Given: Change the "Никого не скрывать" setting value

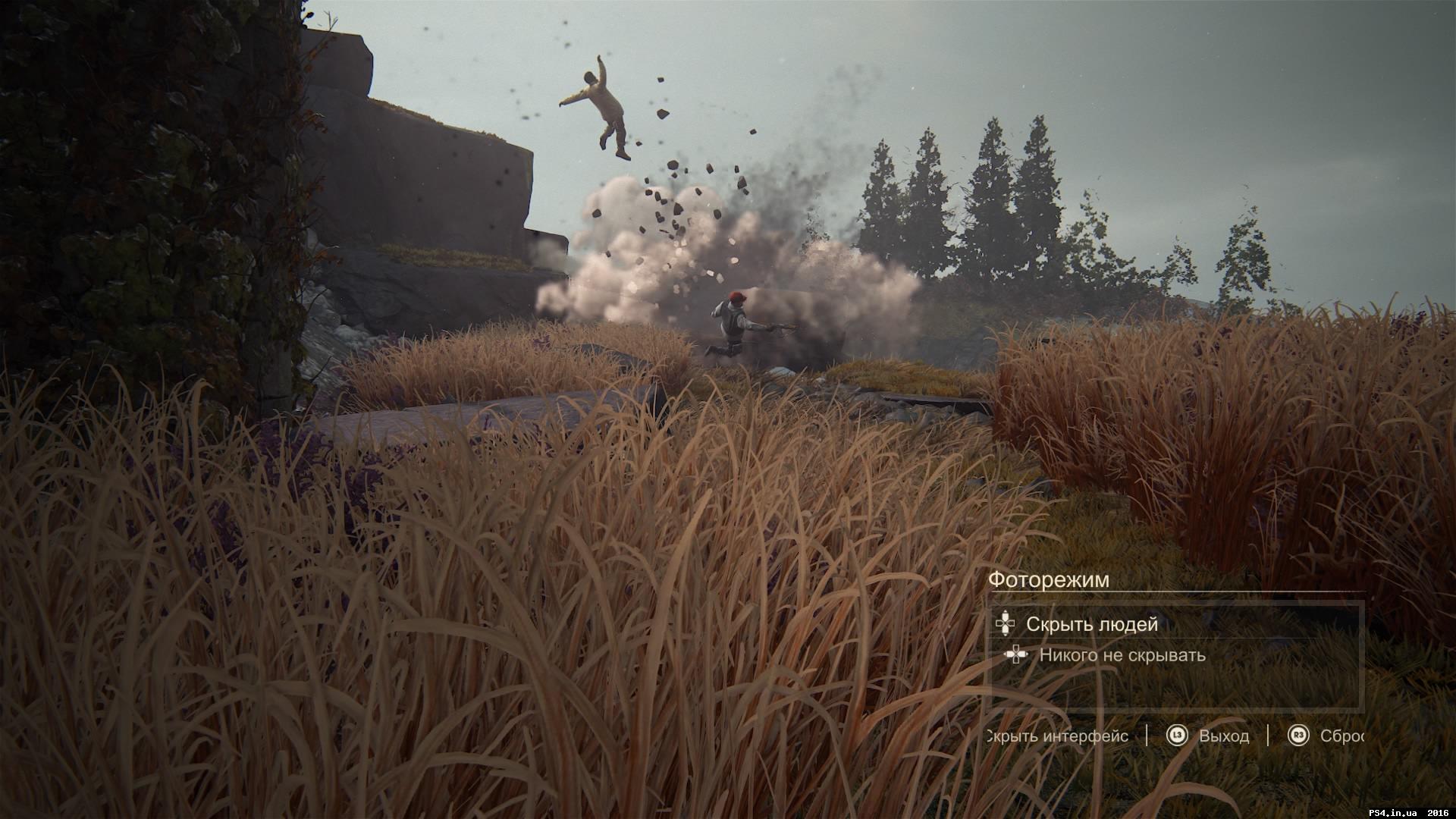Looking at the screenshot, I should click(1122, 655).
